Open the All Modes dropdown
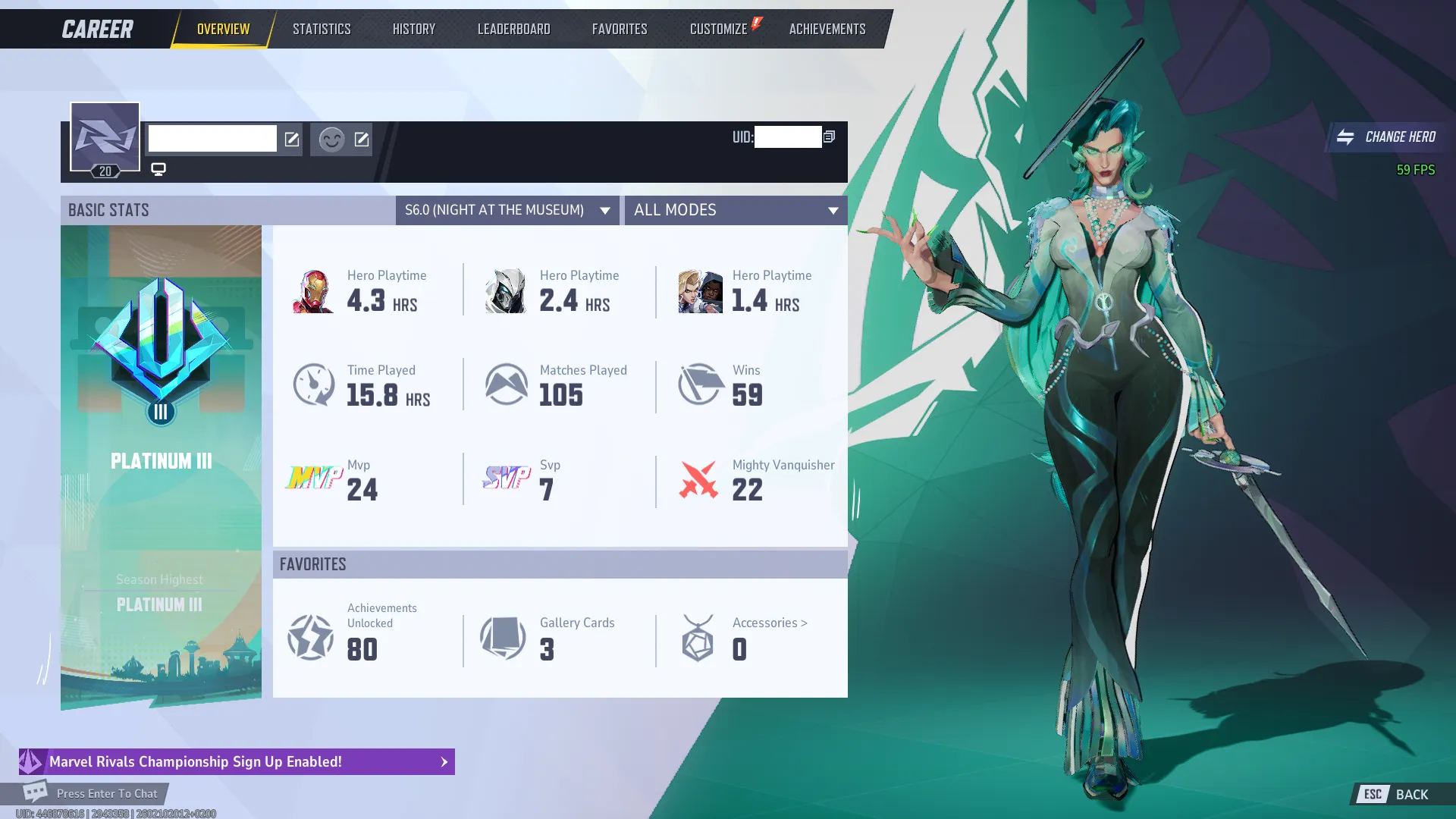 click(736, 210)
